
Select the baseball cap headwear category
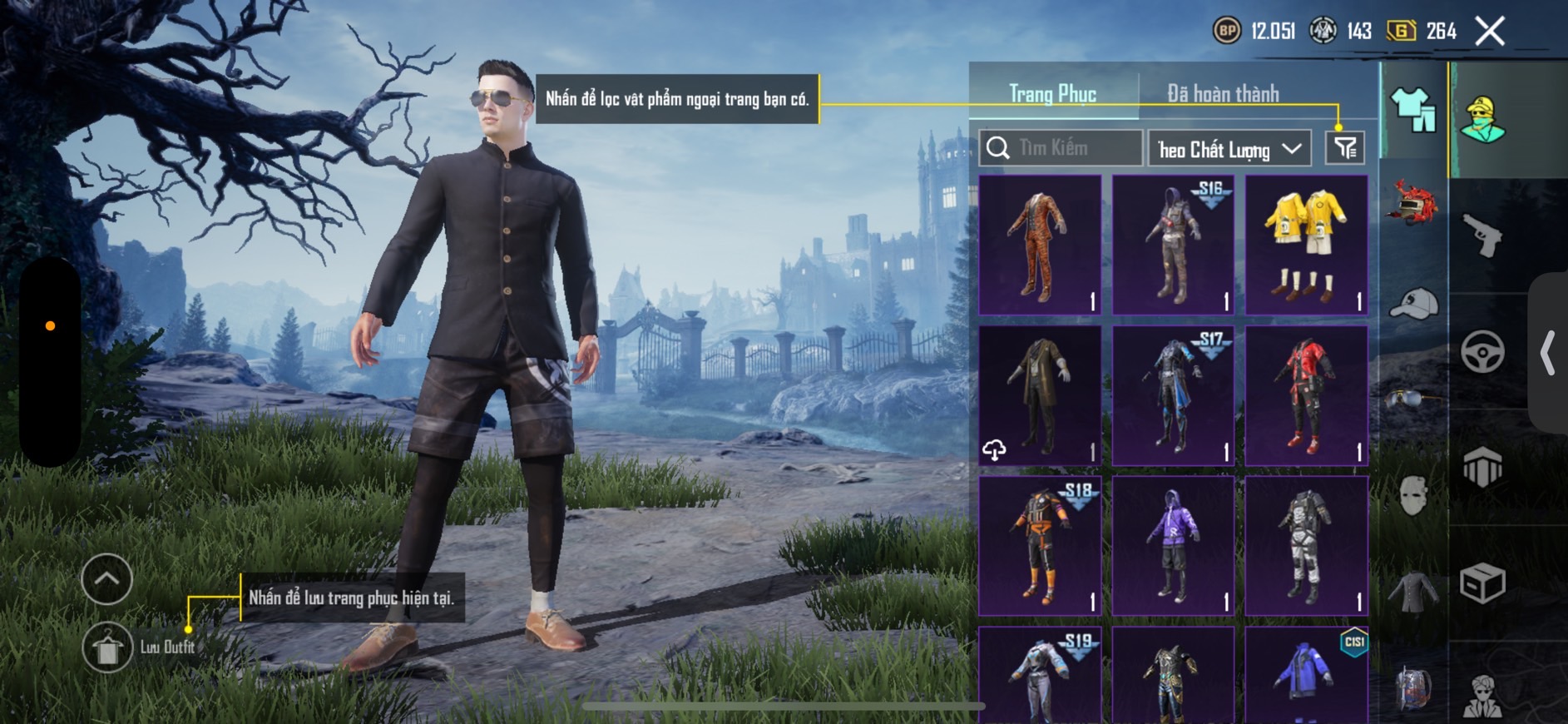point(1413,303)
